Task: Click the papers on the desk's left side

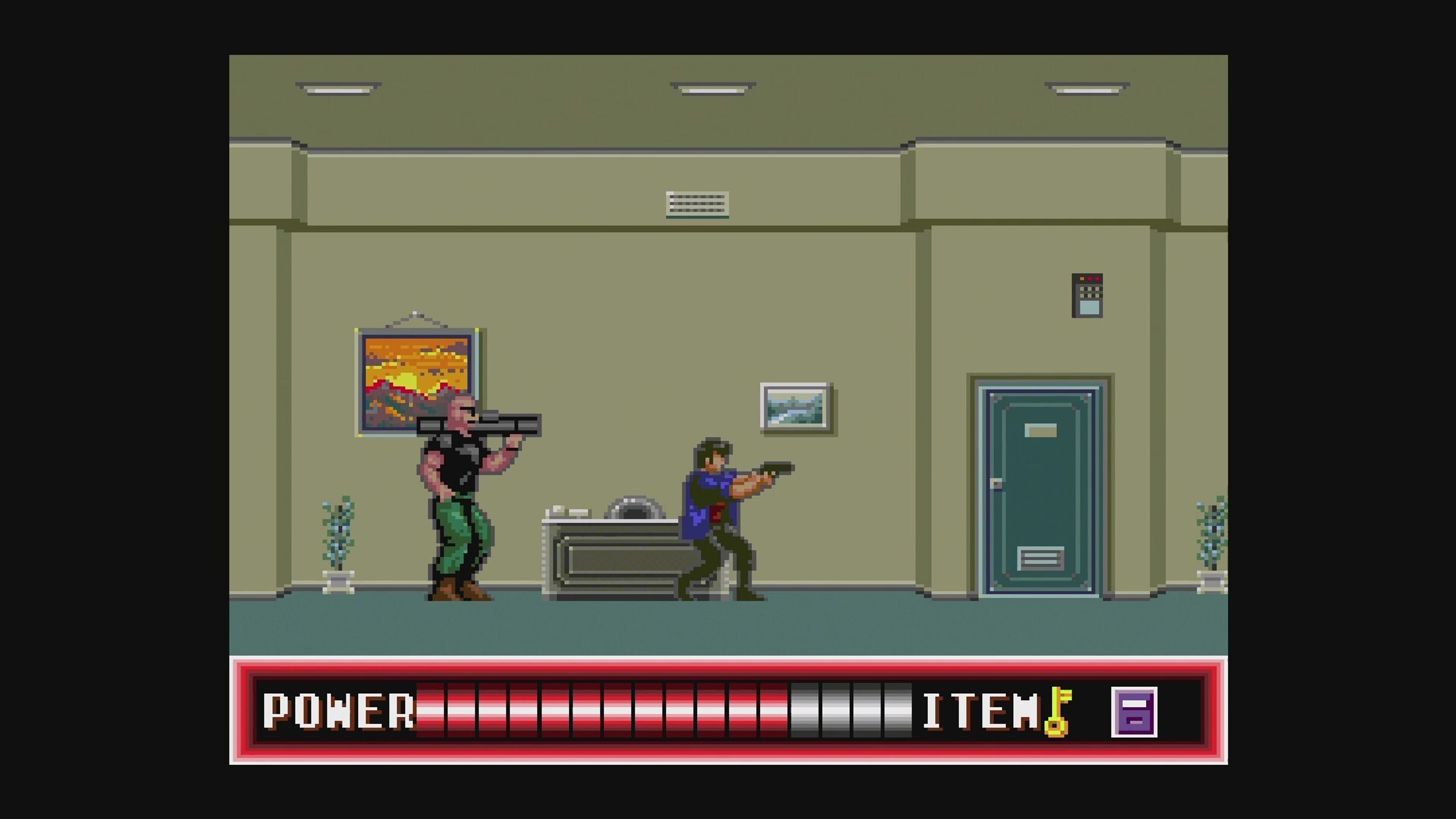Action: [568, 510]
